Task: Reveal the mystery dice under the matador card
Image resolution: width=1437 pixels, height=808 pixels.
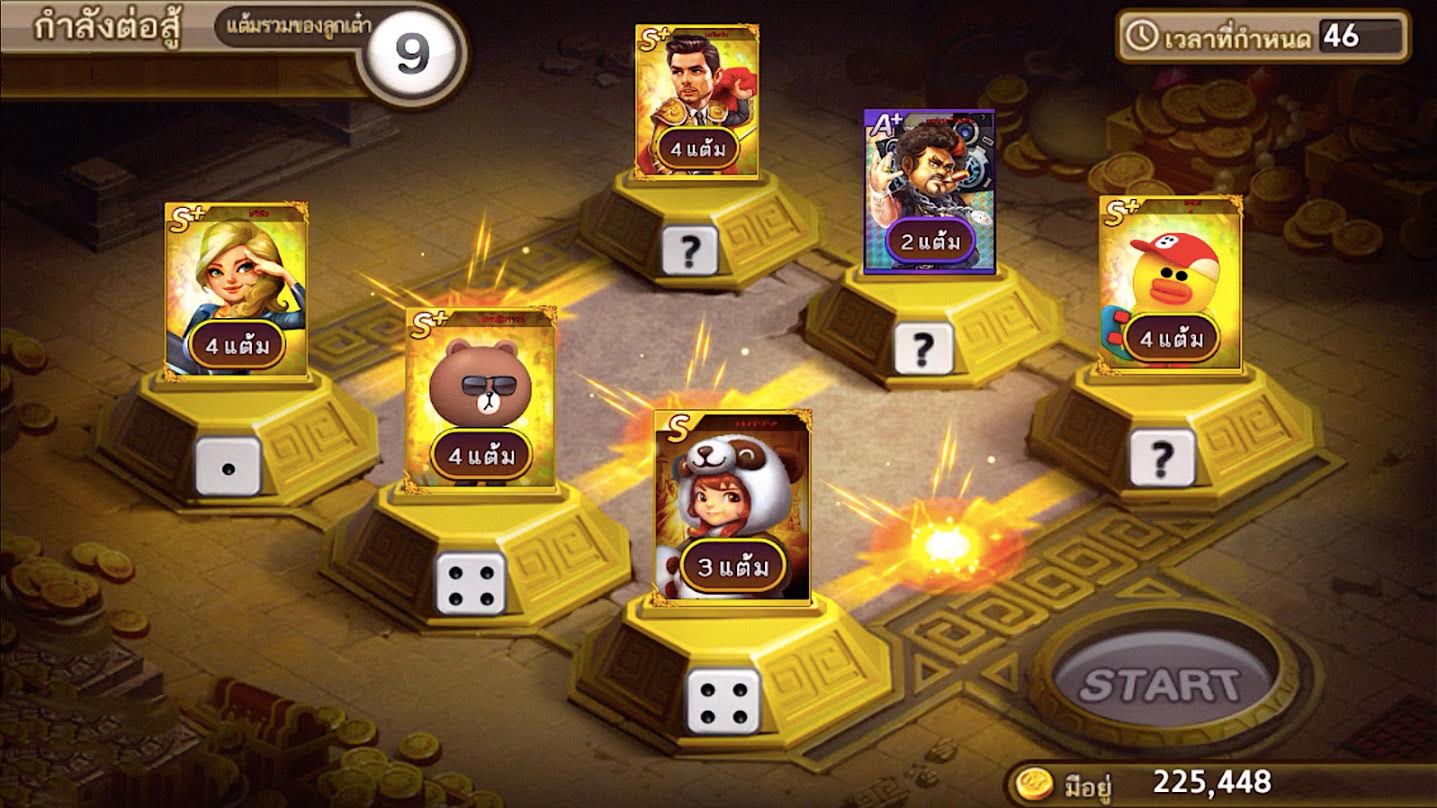Action: pos(690,249)
